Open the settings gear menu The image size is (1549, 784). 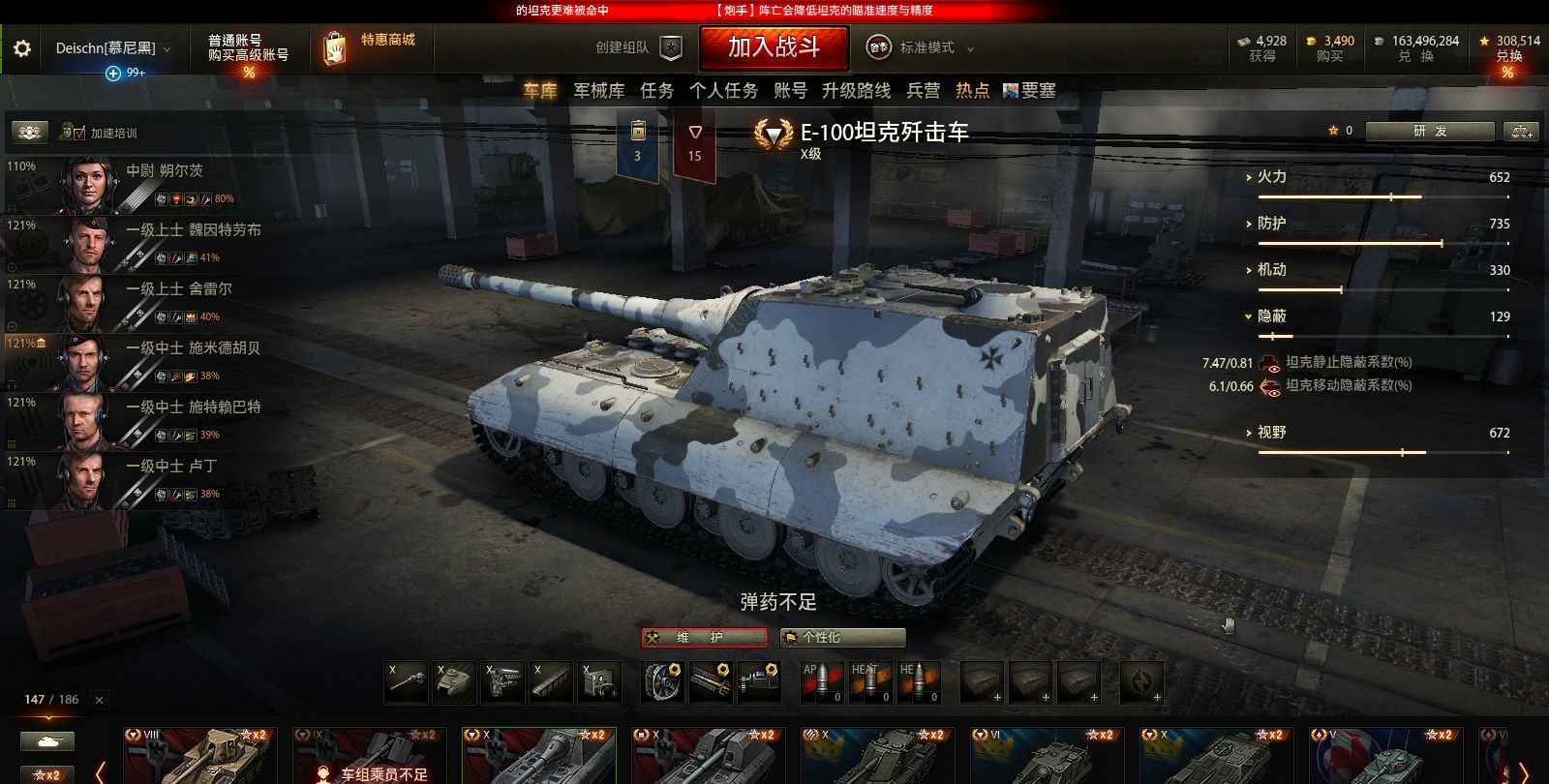[21, 48]
